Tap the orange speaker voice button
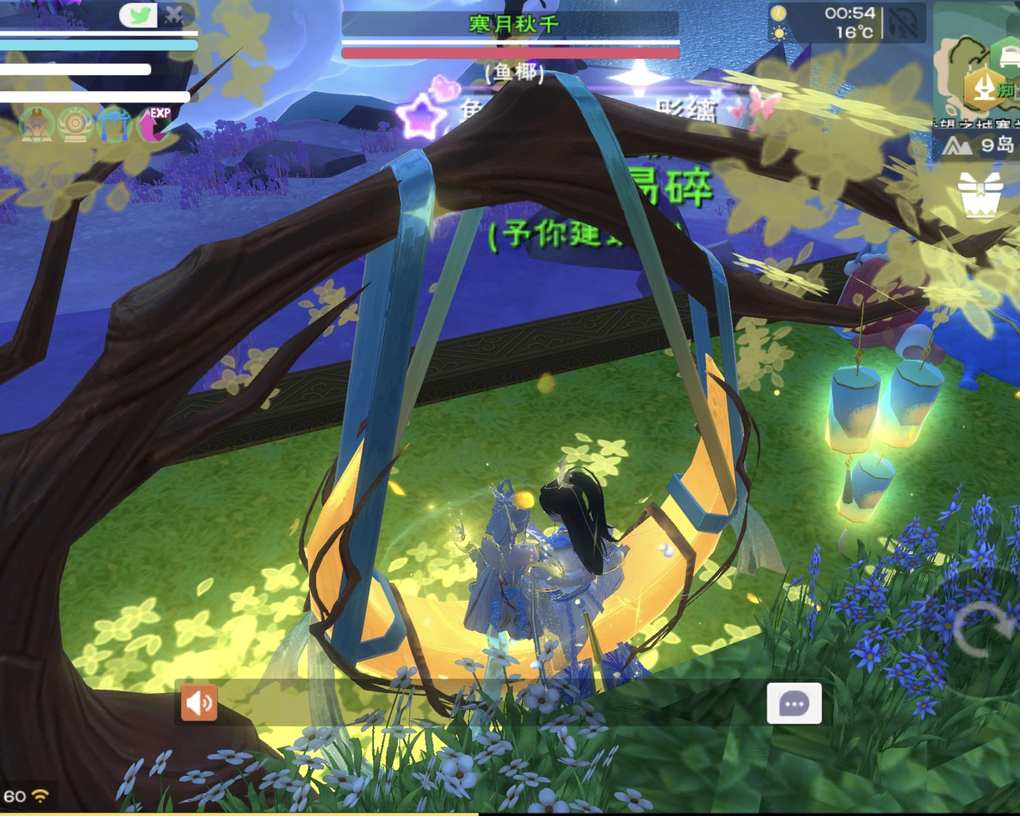This screenshot has height=816, width=1020. tap(199, 703)
